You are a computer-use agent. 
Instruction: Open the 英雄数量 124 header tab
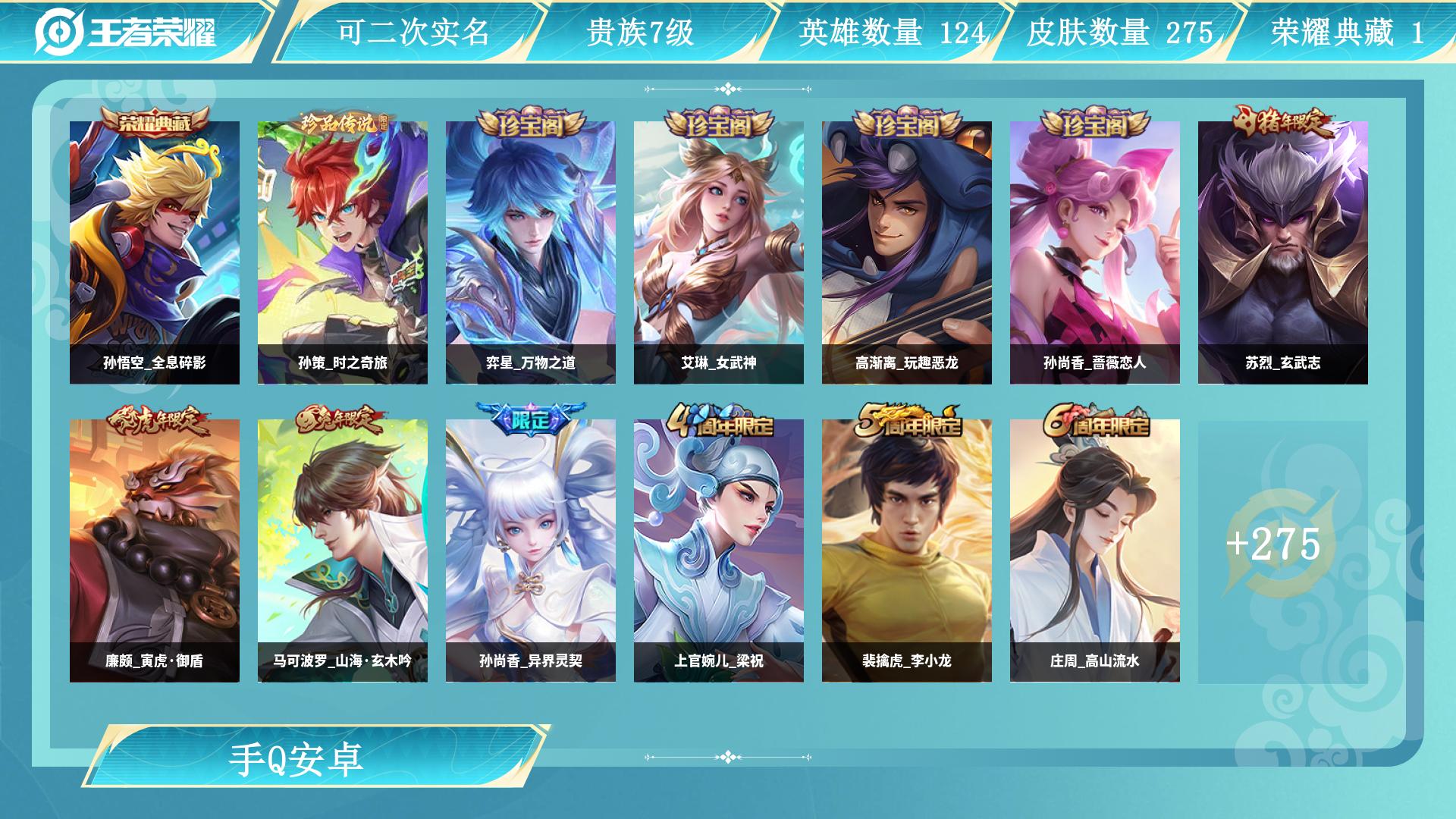pyautogui.click(x=892, y=32)
